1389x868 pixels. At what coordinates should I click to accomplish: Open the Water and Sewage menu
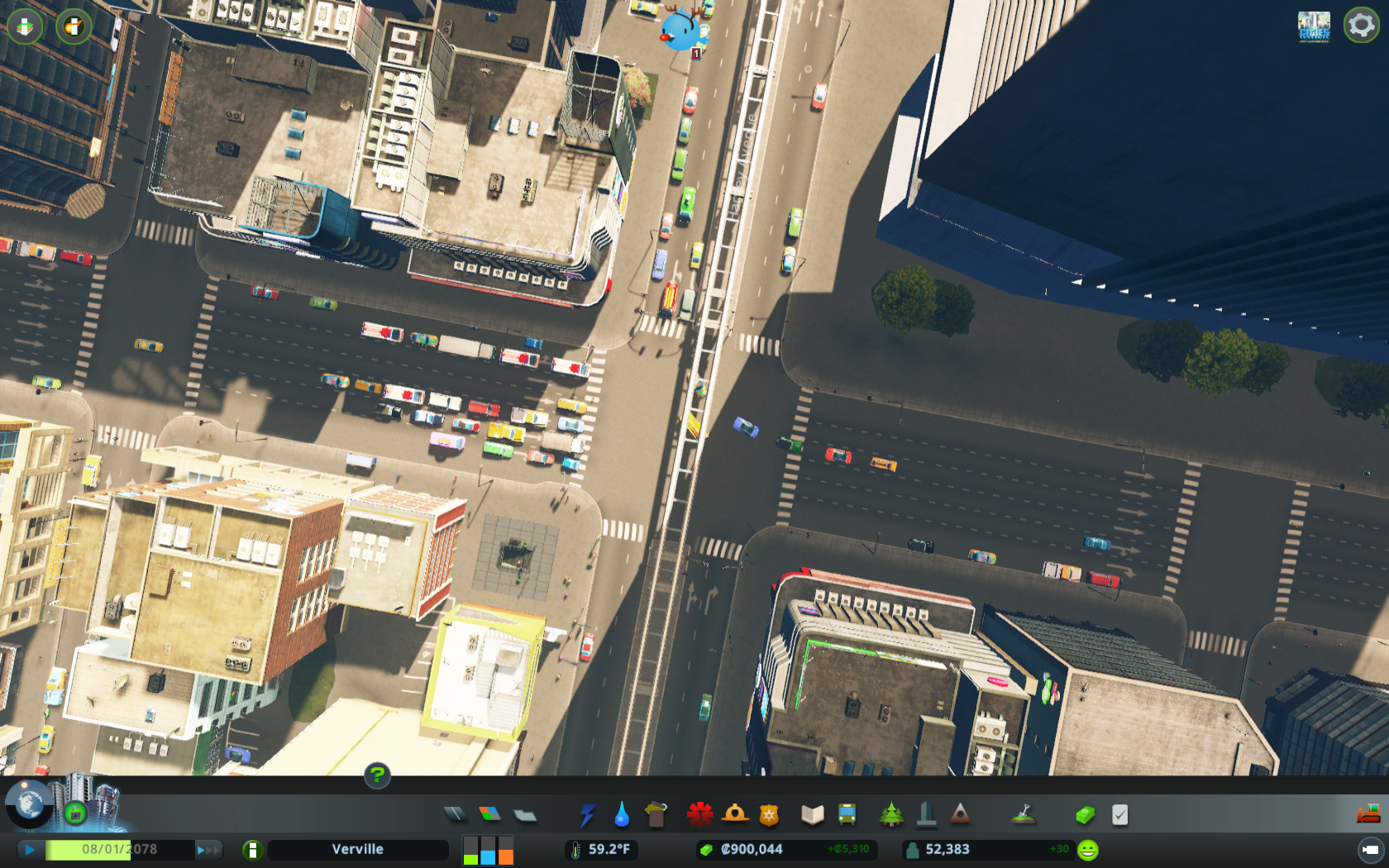(621, 814)
